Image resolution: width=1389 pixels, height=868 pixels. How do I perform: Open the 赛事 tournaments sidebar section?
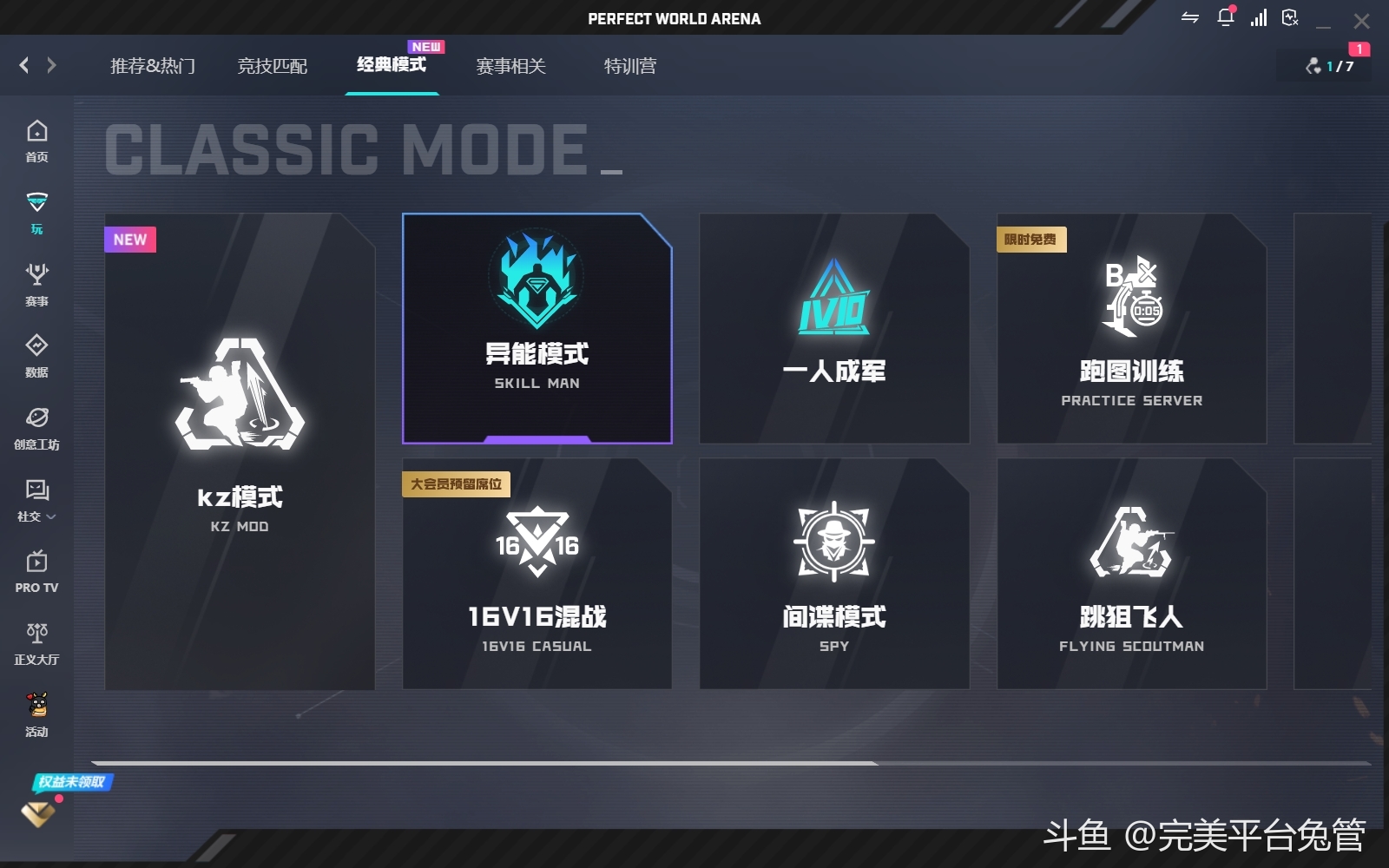coord(36,285)
